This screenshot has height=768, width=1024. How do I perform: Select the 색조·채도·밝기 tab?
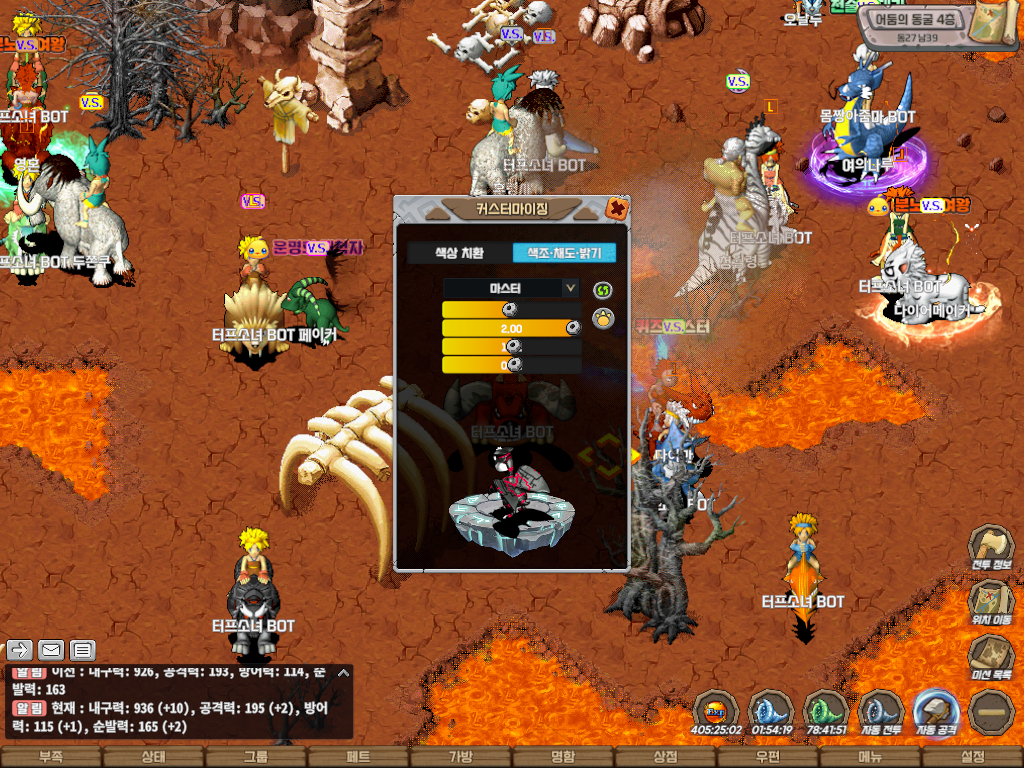(564, 253)
